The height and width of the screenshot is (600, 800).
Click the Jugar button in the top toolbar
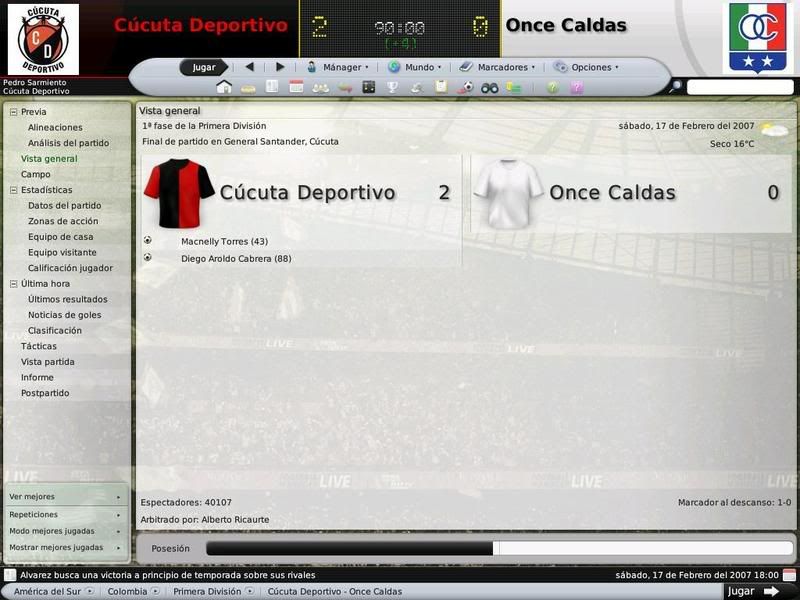204,67
